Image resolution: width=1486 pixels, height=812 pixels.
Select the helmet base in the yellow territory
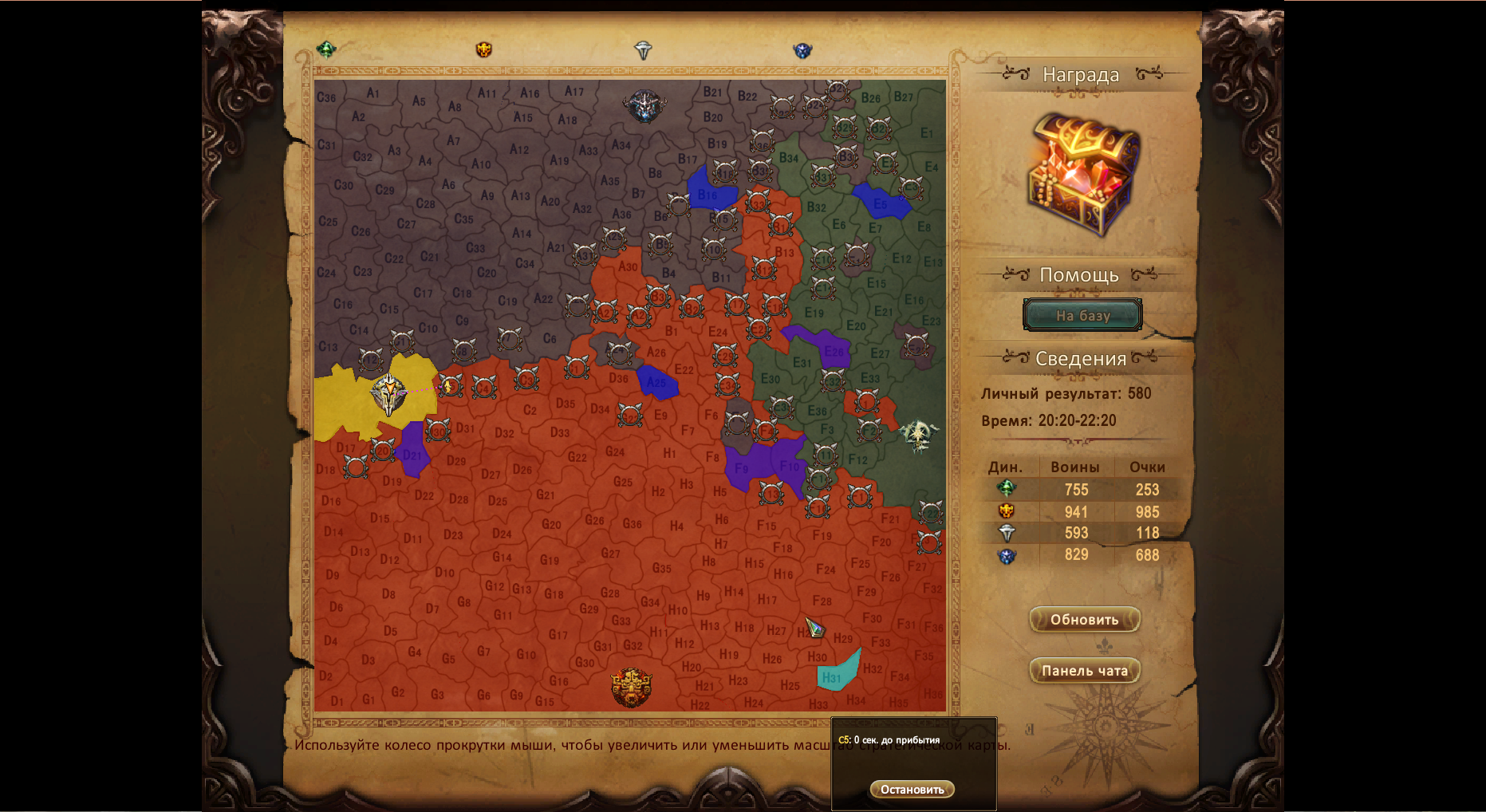click(388, 393)
